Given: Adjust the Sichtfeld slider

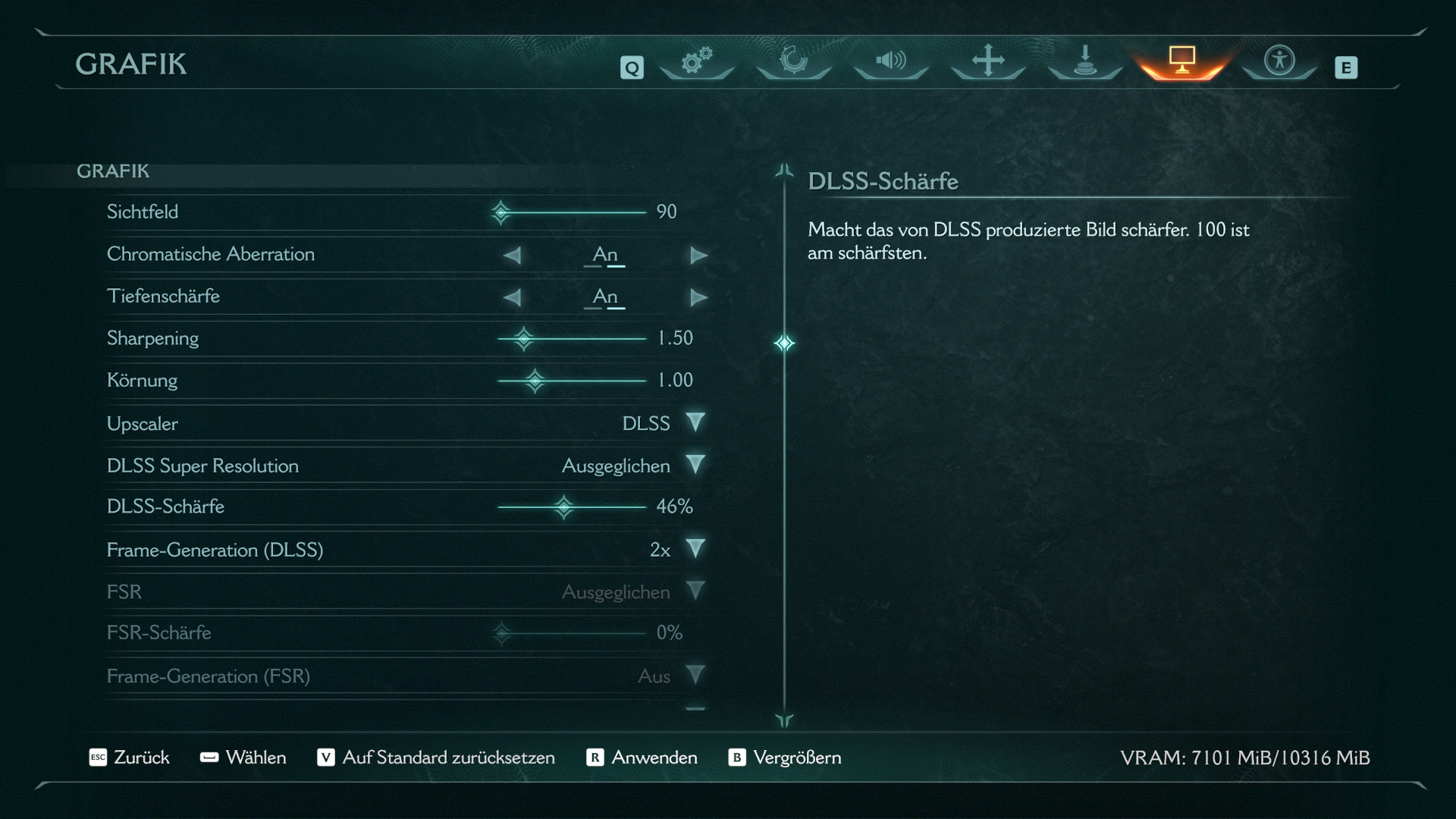Looking at the screenshot, I should 501,212.
